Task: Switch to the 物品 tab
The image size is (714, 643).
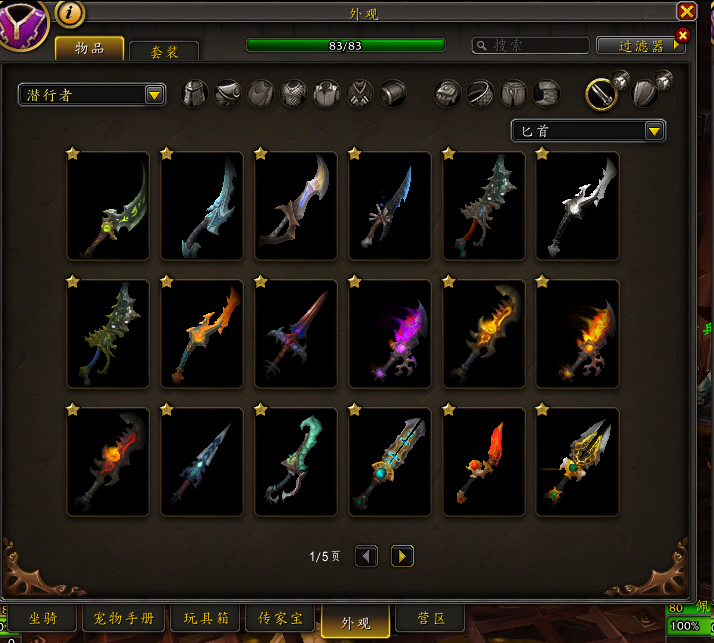Action: pyautogui.click(x=90, y=48)
